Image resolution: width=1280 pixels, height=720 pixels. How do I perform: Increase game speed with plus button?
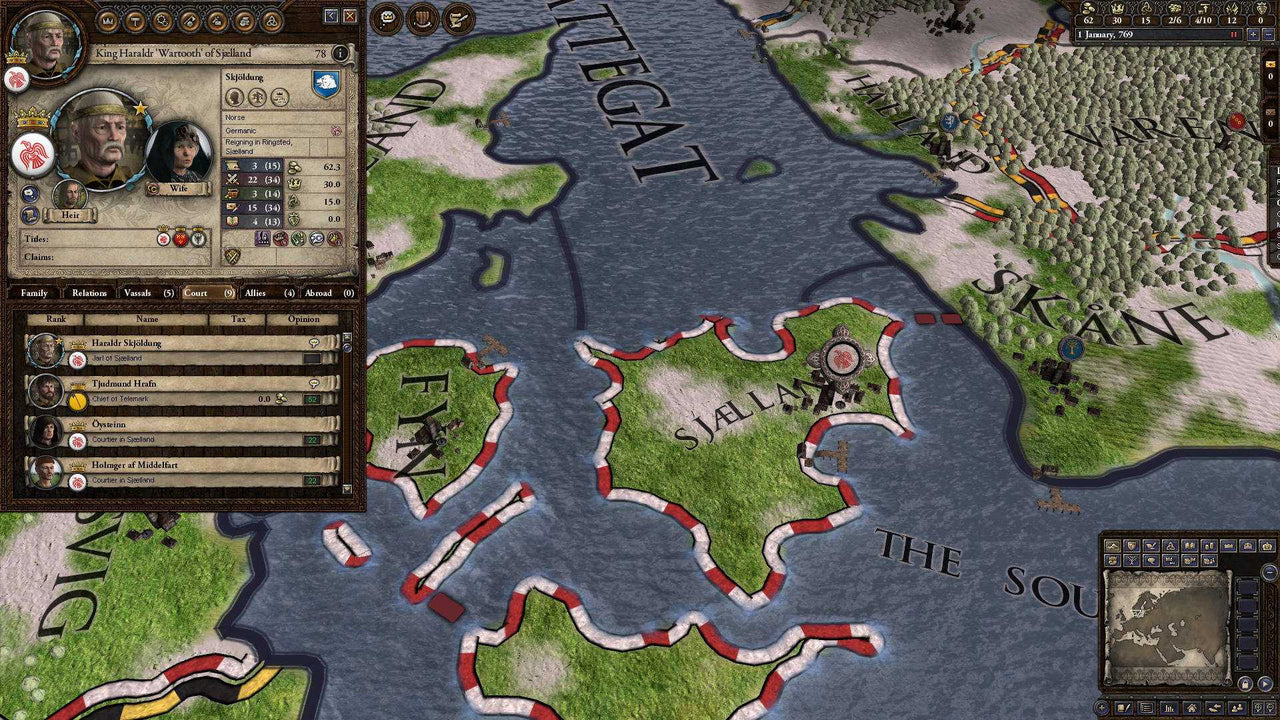point(1253,34)
